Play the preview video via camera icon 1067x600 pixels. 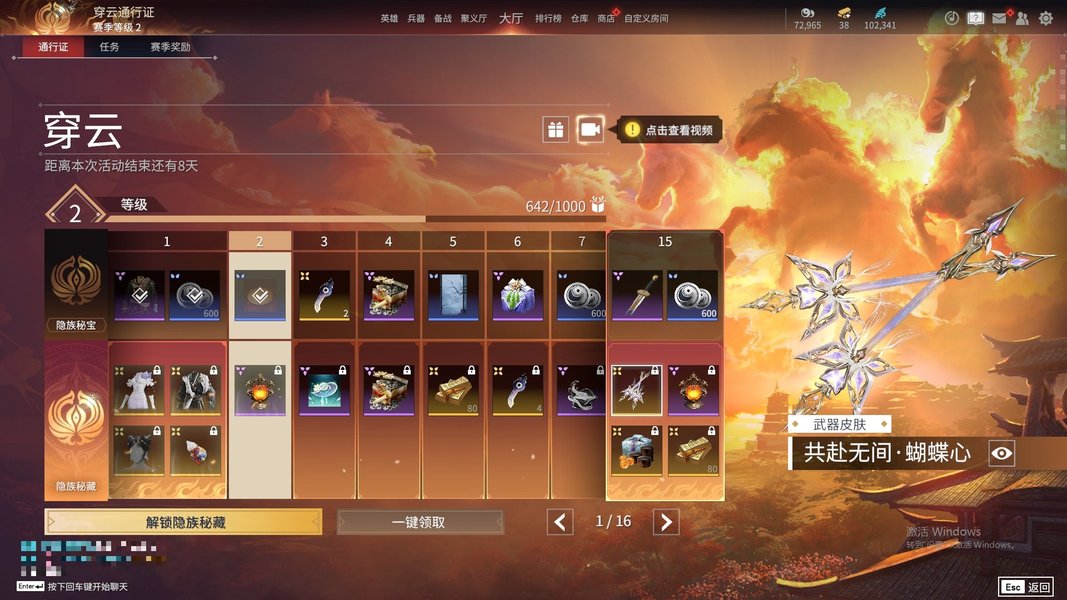[x=591, y=129]
